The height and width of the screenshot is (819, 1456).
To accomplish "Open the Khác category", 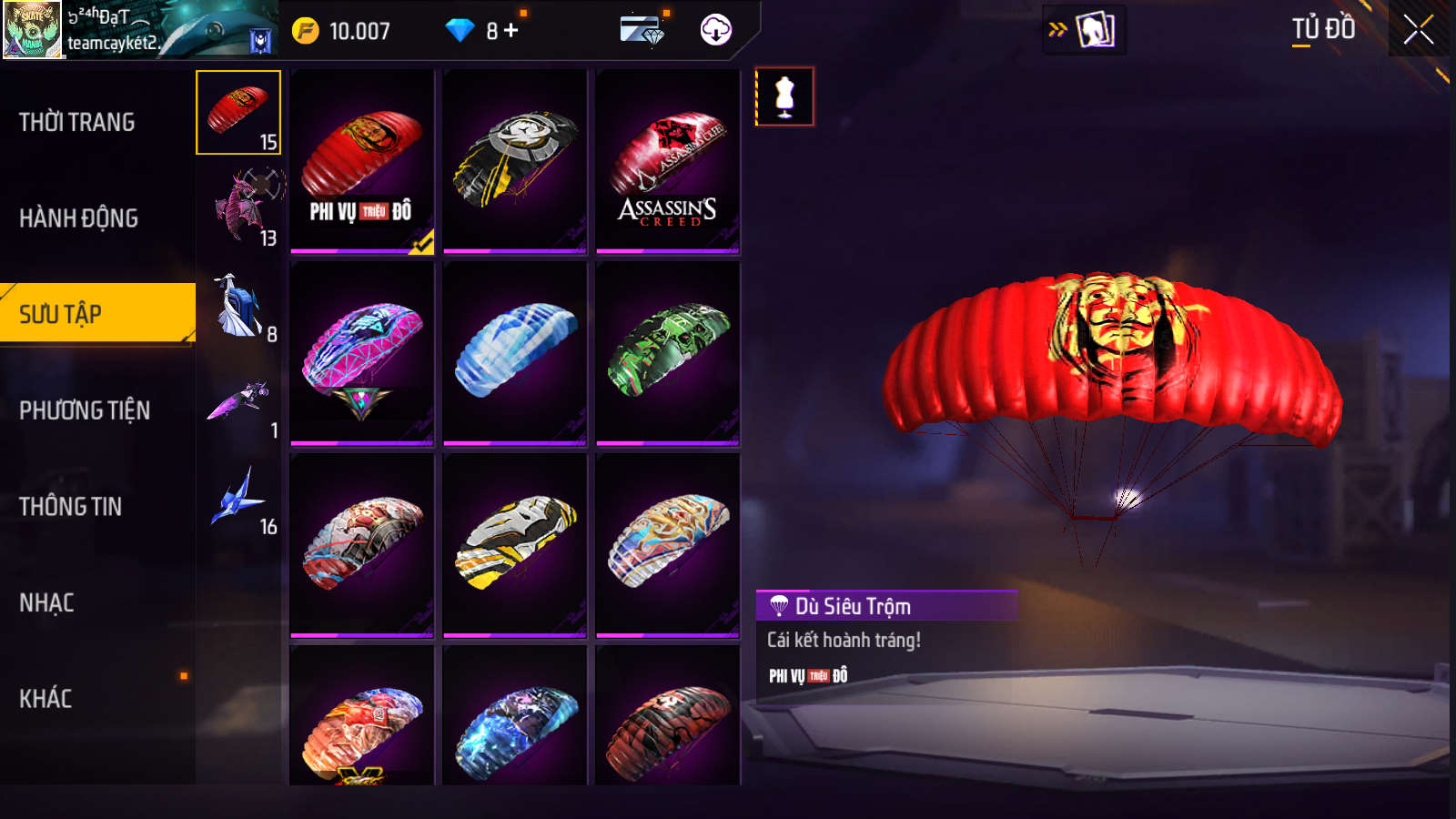I will pos(46,699).
